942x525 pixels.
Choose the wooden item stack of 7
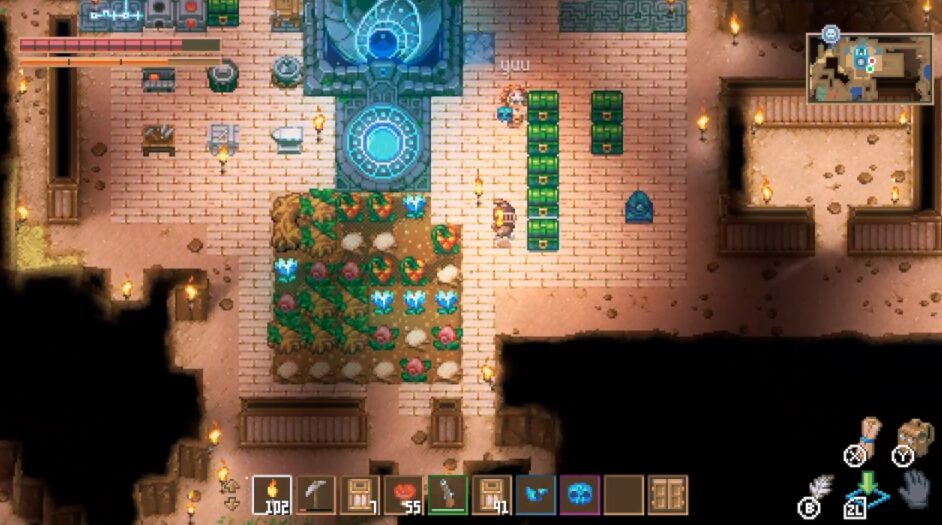[x=359, y=494]
